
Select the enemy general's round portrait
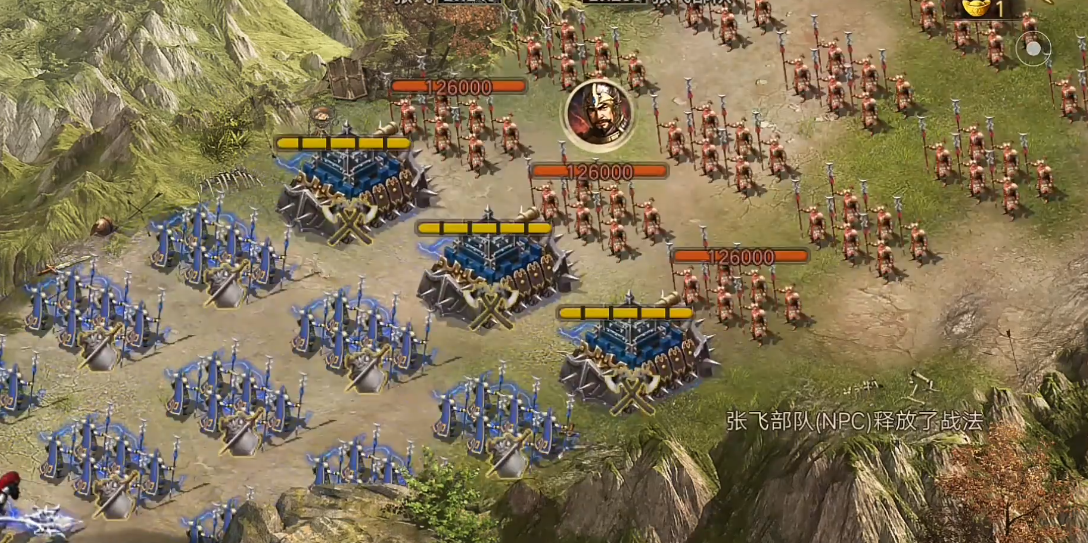click(x=598, y=115)
